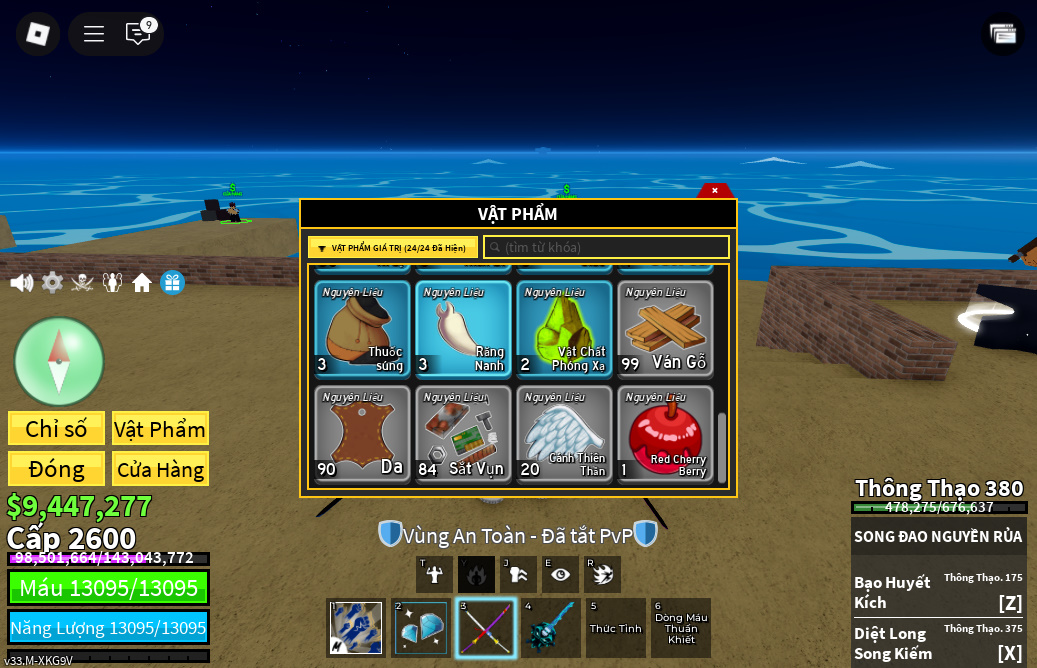
Task: Select the Răng Nanh fang item
Action: pos(463,329)
